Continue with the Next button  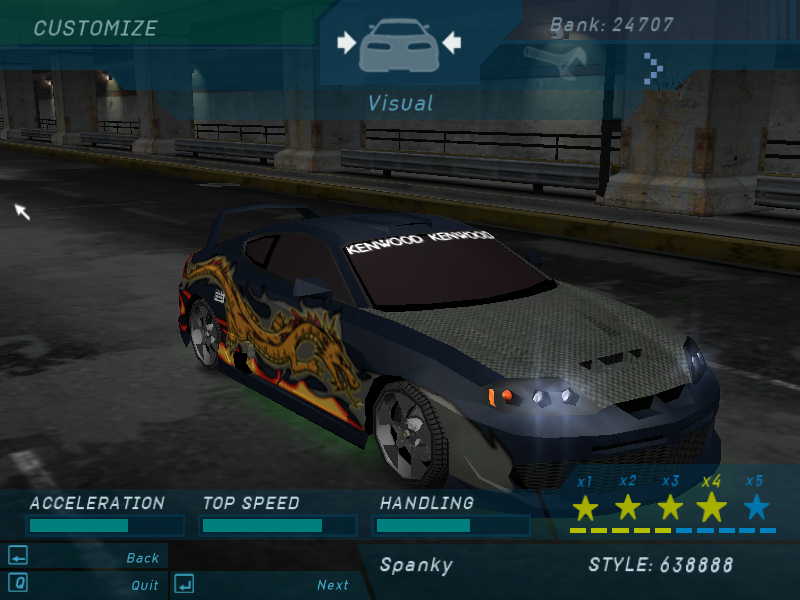point(332,585)
